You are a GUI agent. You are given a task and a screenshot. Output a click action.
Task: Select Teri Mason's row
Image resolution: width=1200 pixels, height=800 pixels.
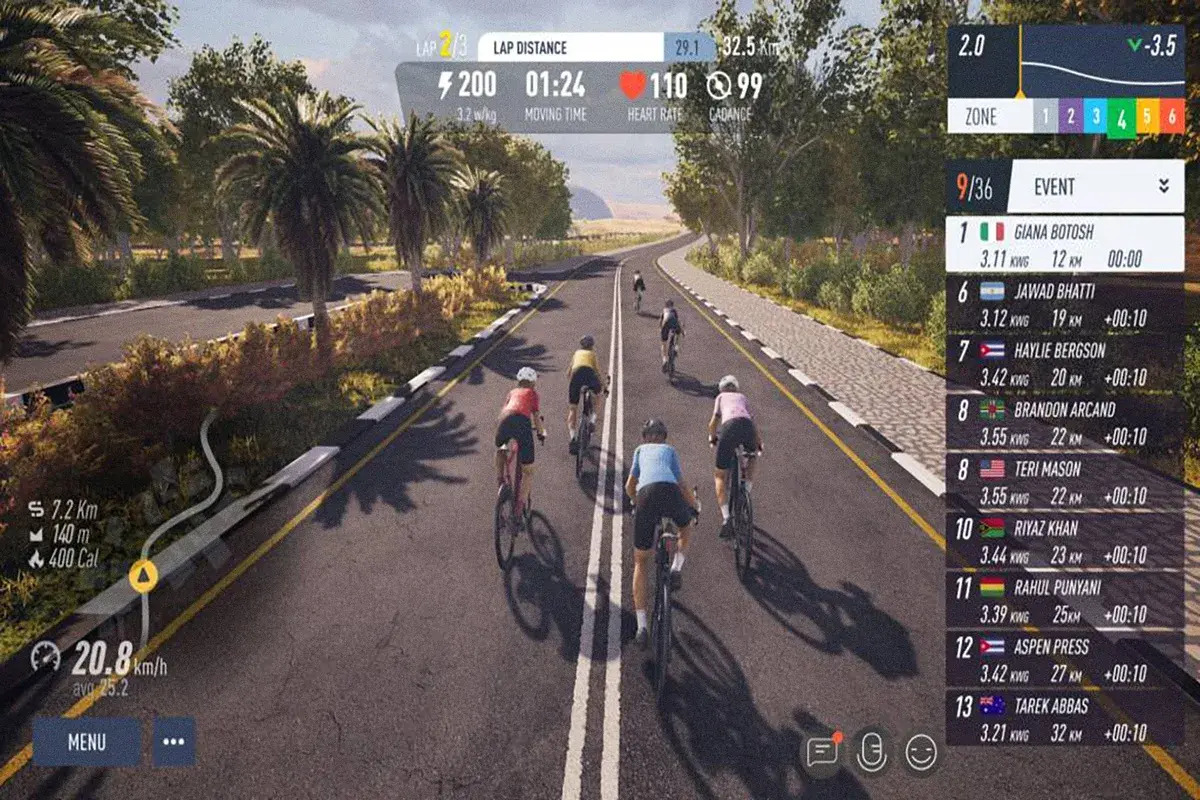(x=1065, y=481)
